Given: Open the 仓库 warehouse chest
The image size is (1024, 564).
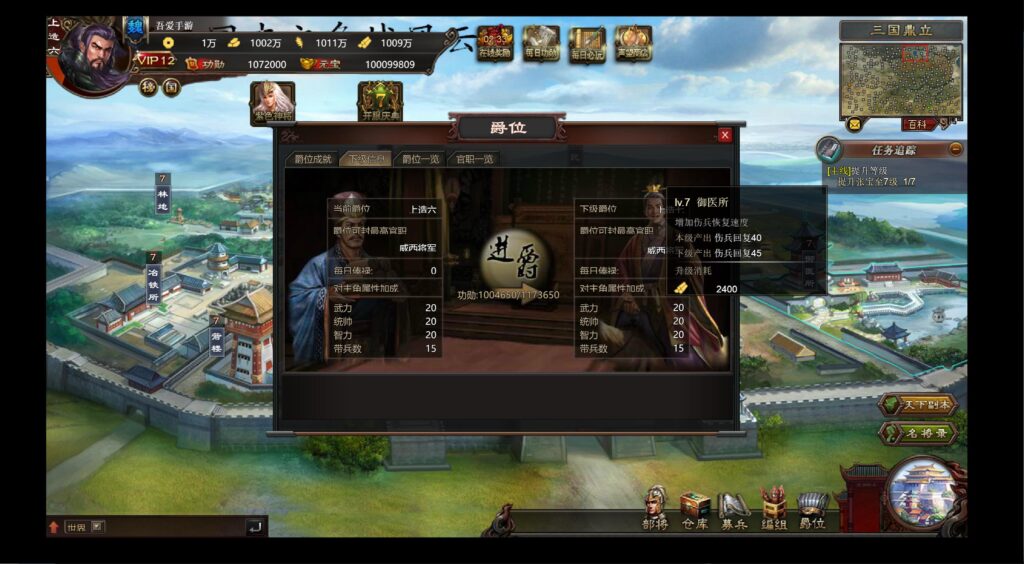Looking at the screenshot, I should tap(694, 508).
